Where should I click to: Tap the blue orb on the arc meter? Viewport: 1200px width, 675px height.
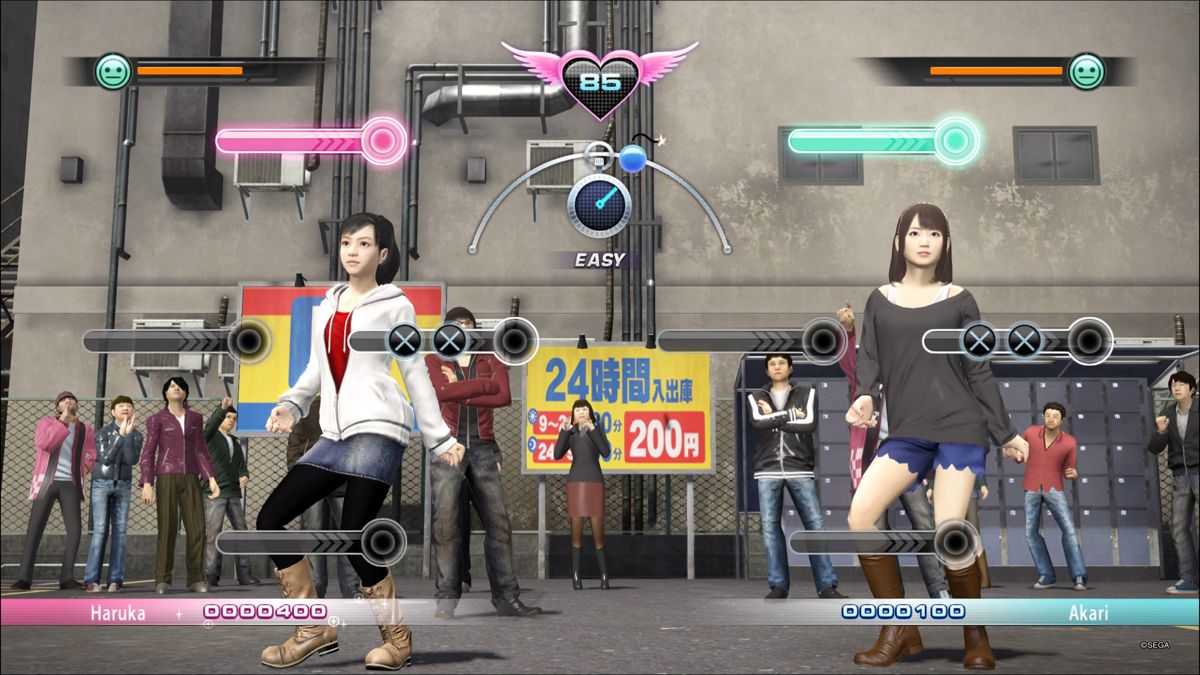(632, 158)
